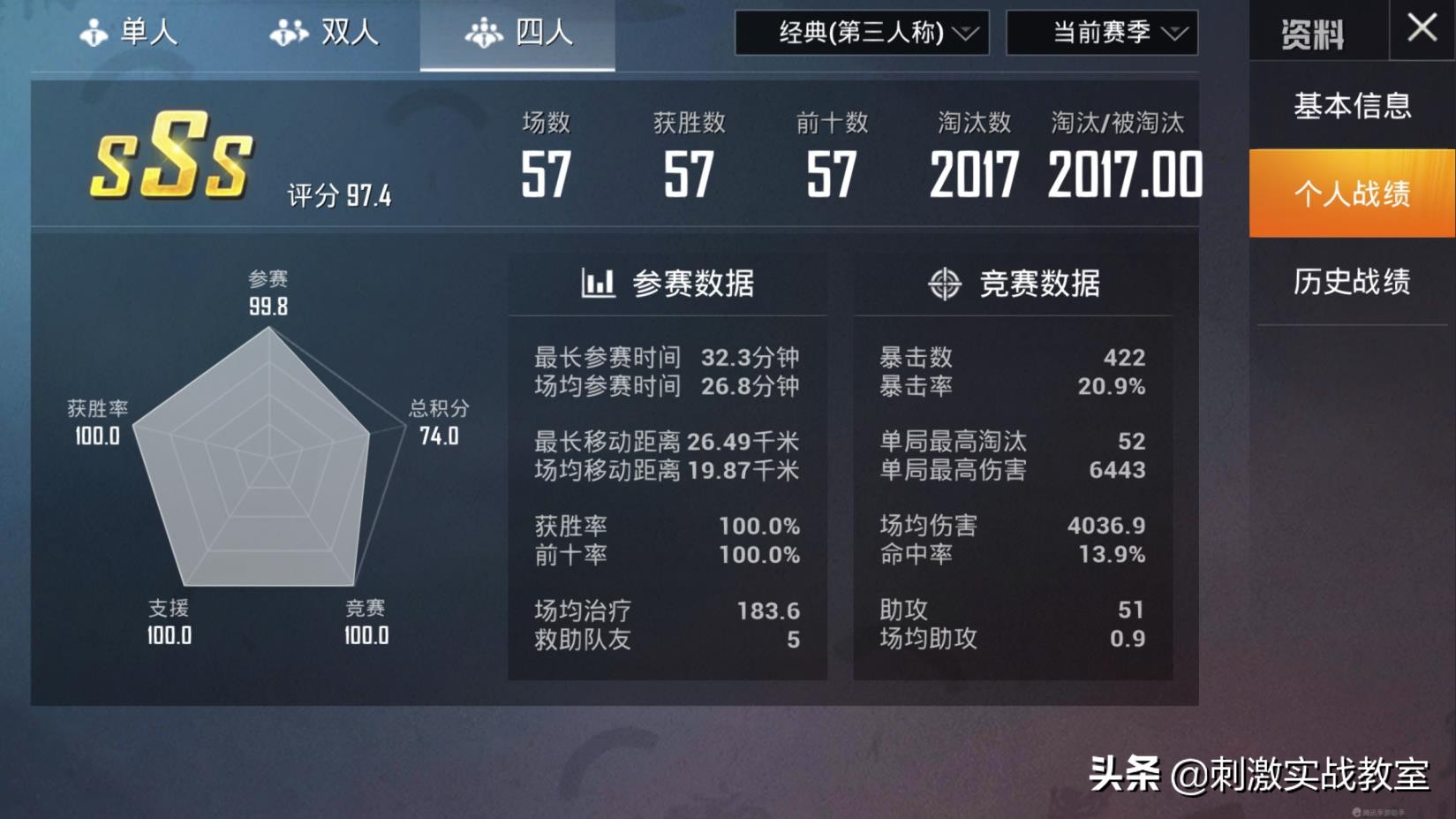The image size is (1456, 819).
Task: Click the crosshair icon beside 竞赛数据
Action: pos(944,284)
